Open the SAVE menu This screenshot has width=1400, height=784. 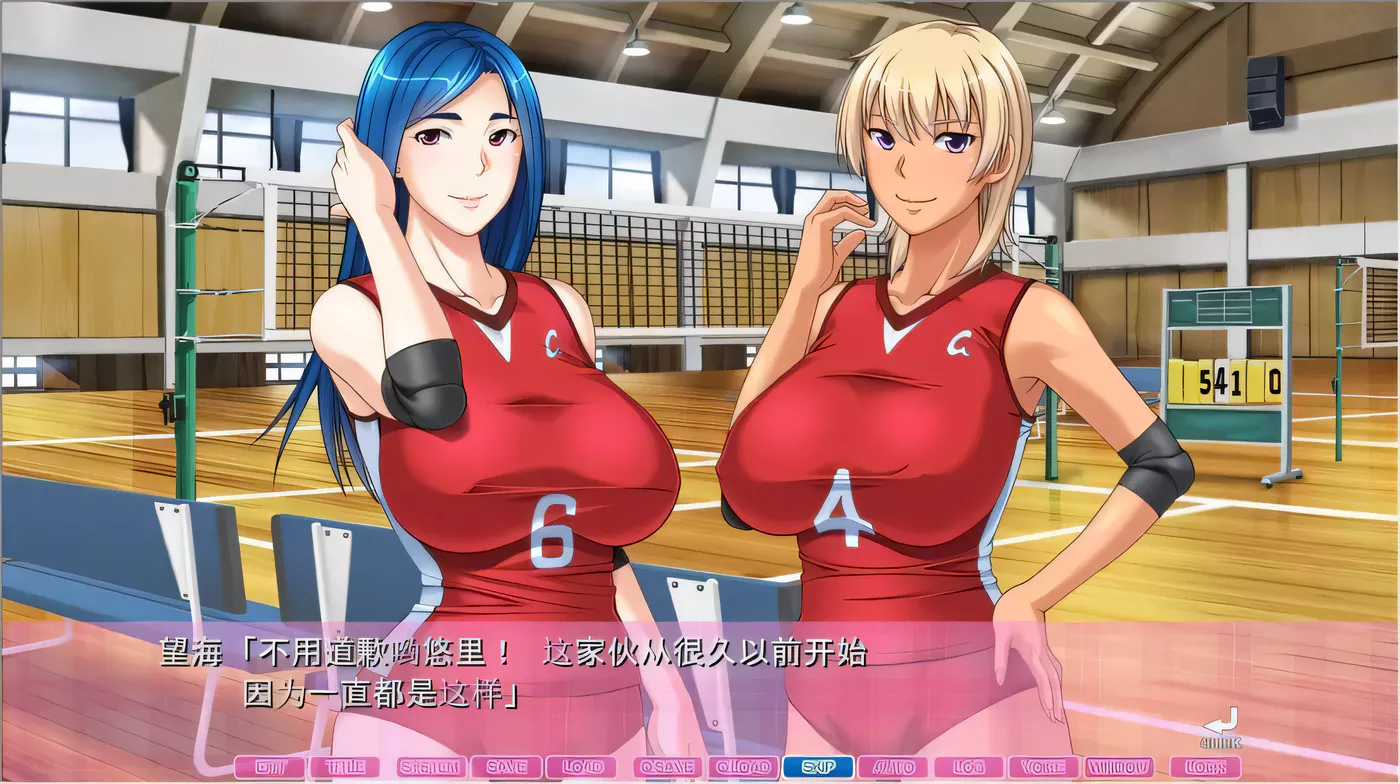(506, 768)
